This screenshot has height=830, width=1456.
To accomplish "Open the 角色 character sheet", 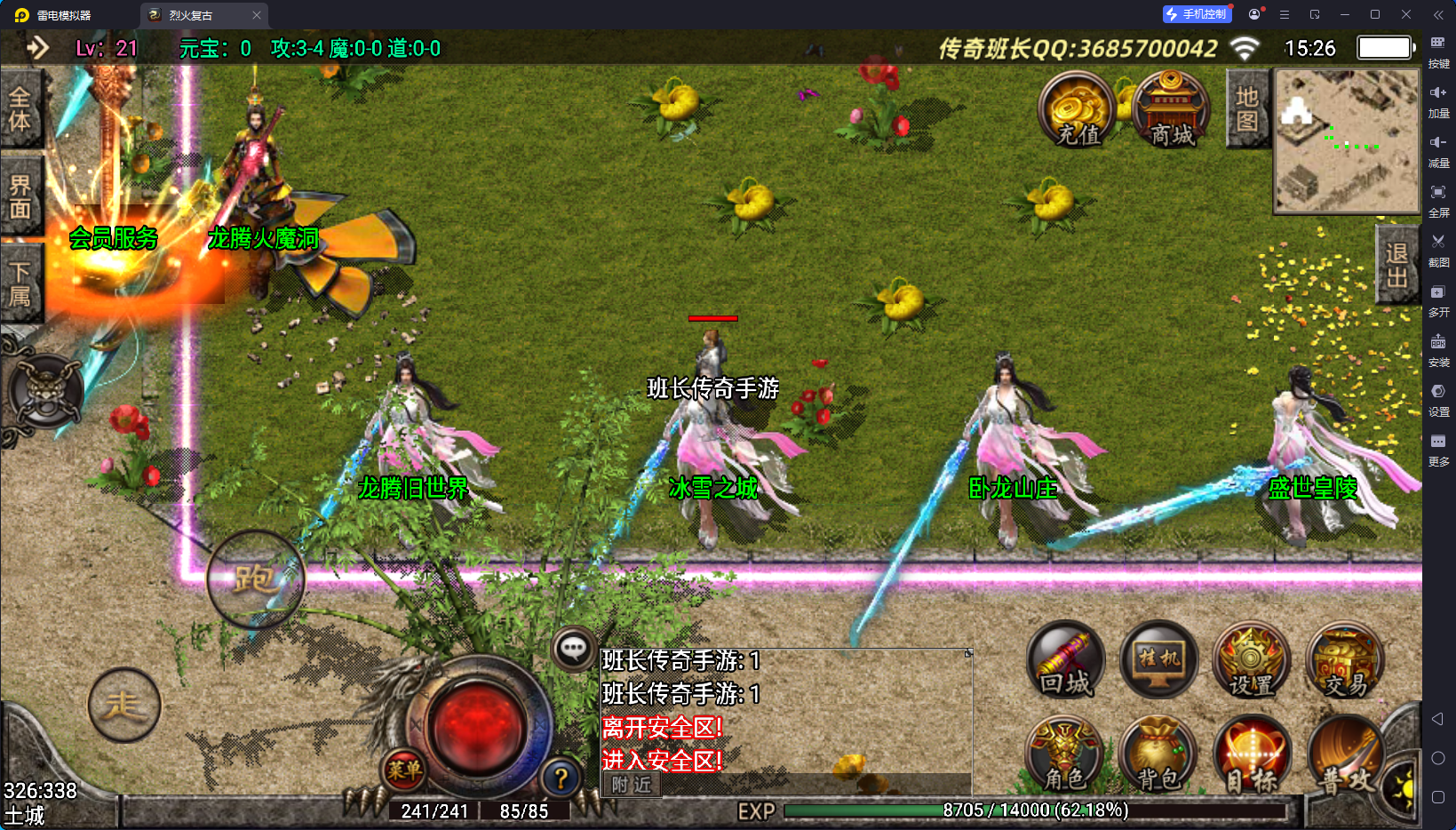I will [x=1064, y=755].
